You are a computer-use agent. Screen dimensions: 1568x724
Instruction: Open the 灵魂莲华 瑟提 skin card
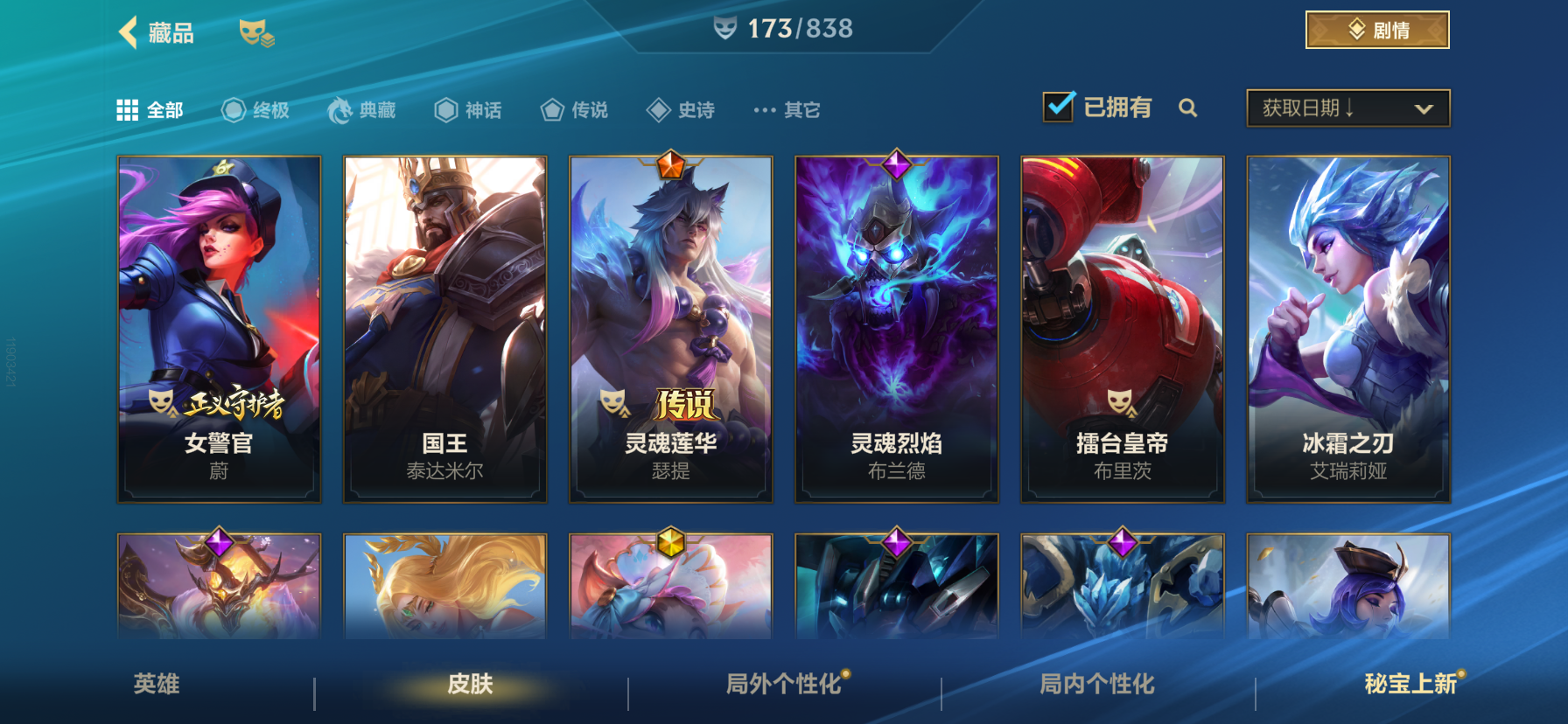670,328
